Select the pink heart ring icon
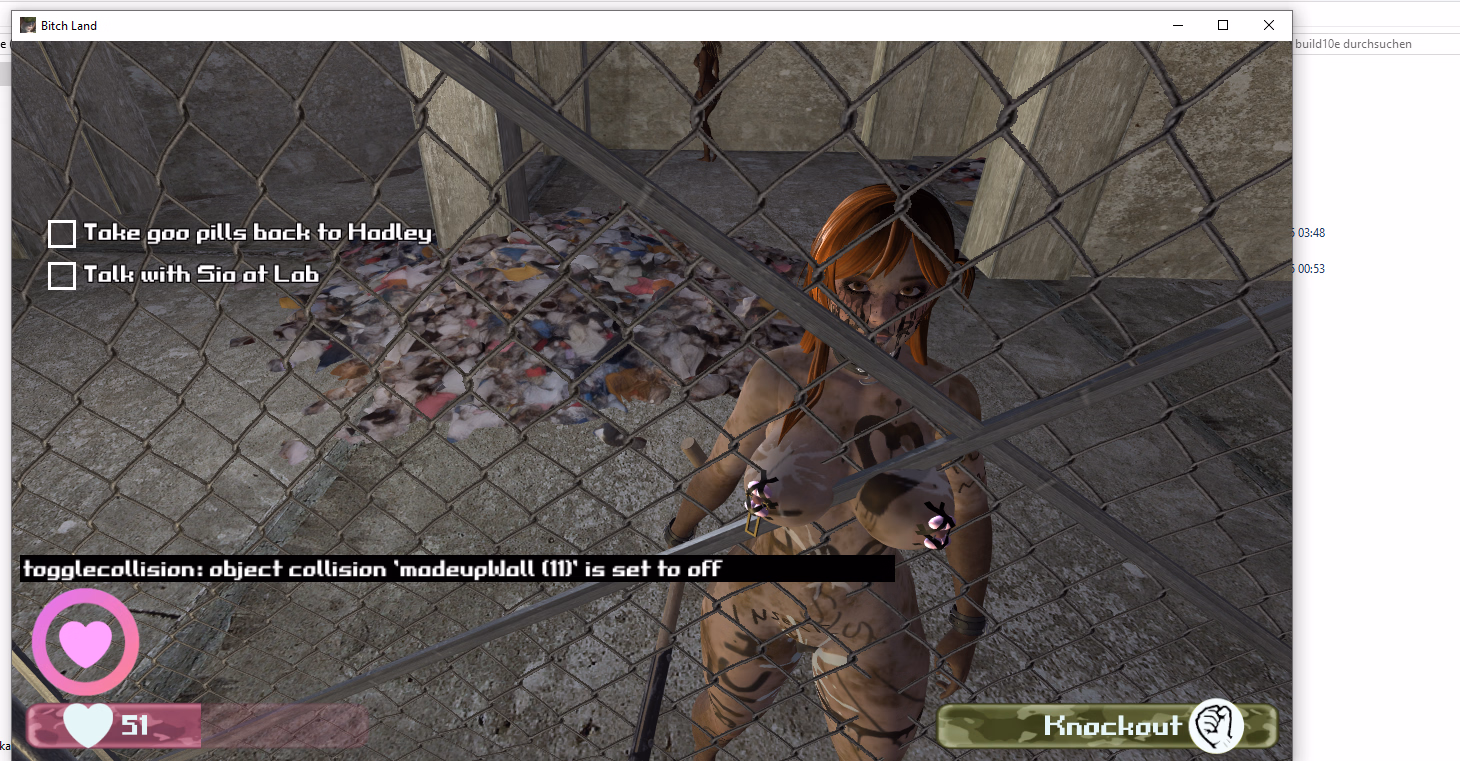 pyautogui.click(x=85, y=642)
